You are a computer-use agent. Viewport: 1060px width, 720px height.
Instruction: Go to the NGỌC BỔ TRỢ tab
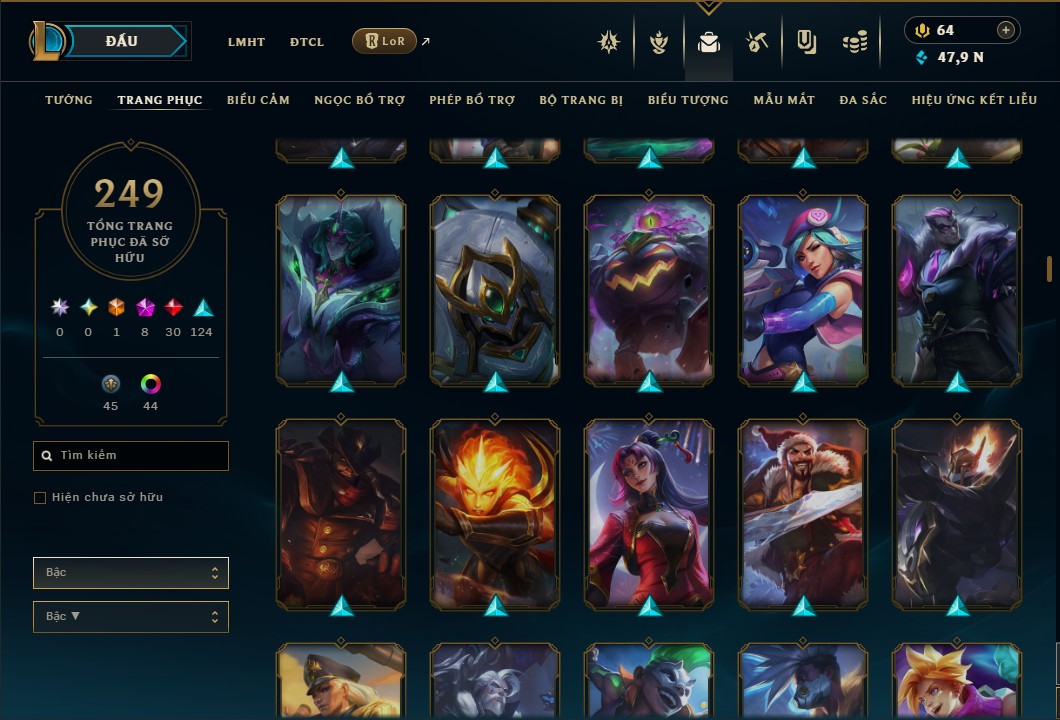[x=359, y=100]
